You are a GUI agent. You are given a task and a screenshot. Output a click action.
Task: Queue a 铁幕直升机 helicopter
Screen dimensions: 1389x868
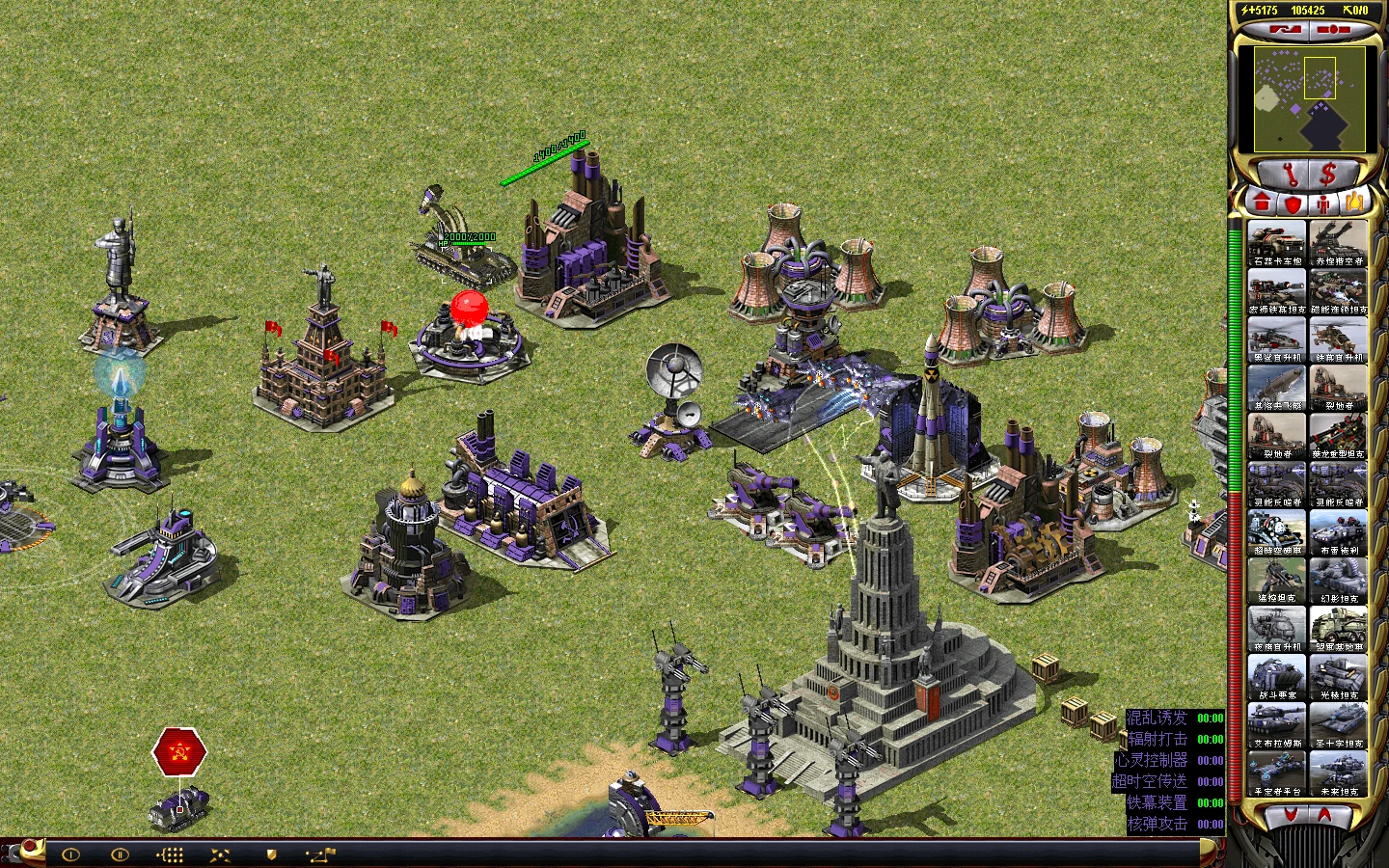pyautogui.click(x=1338, y=339)
